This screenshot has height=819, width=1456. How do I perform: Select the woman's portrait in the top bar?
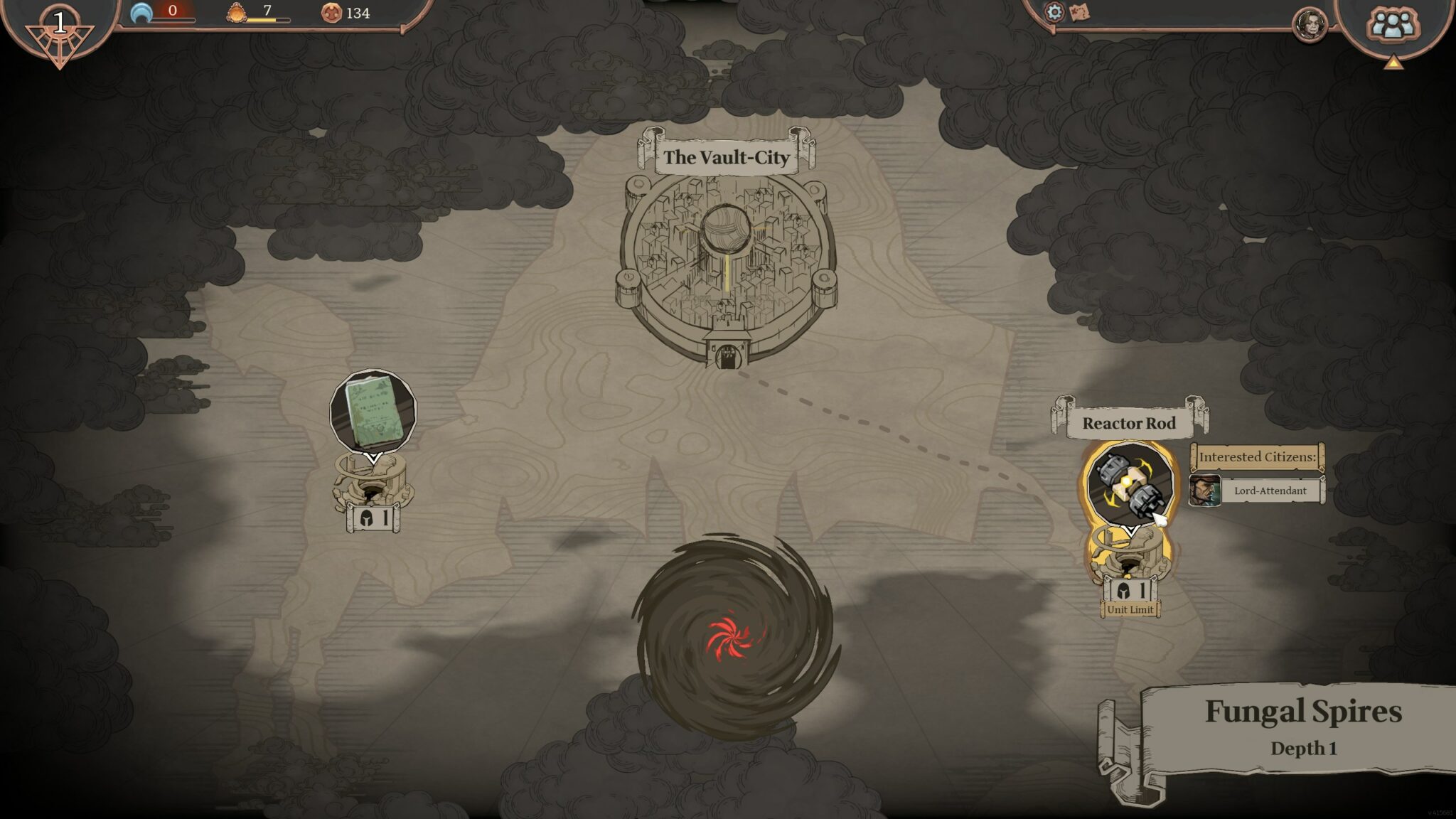[1310, 25]
